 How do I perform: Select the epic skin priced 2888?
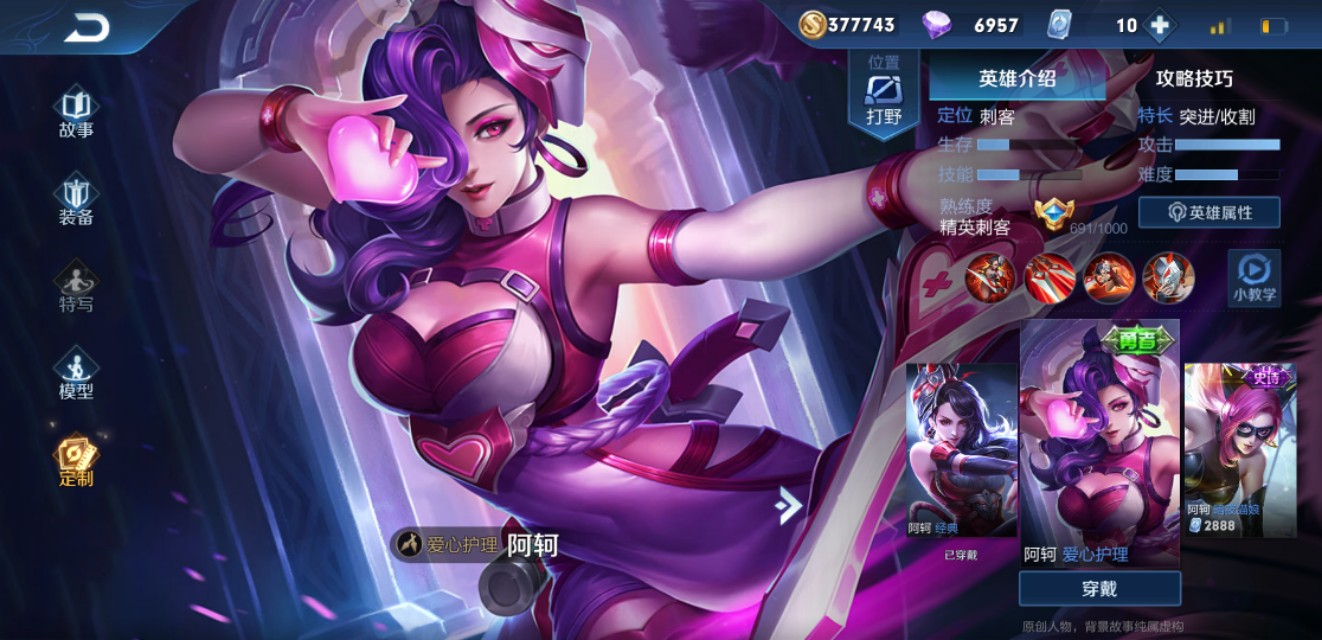[1240, 450]
